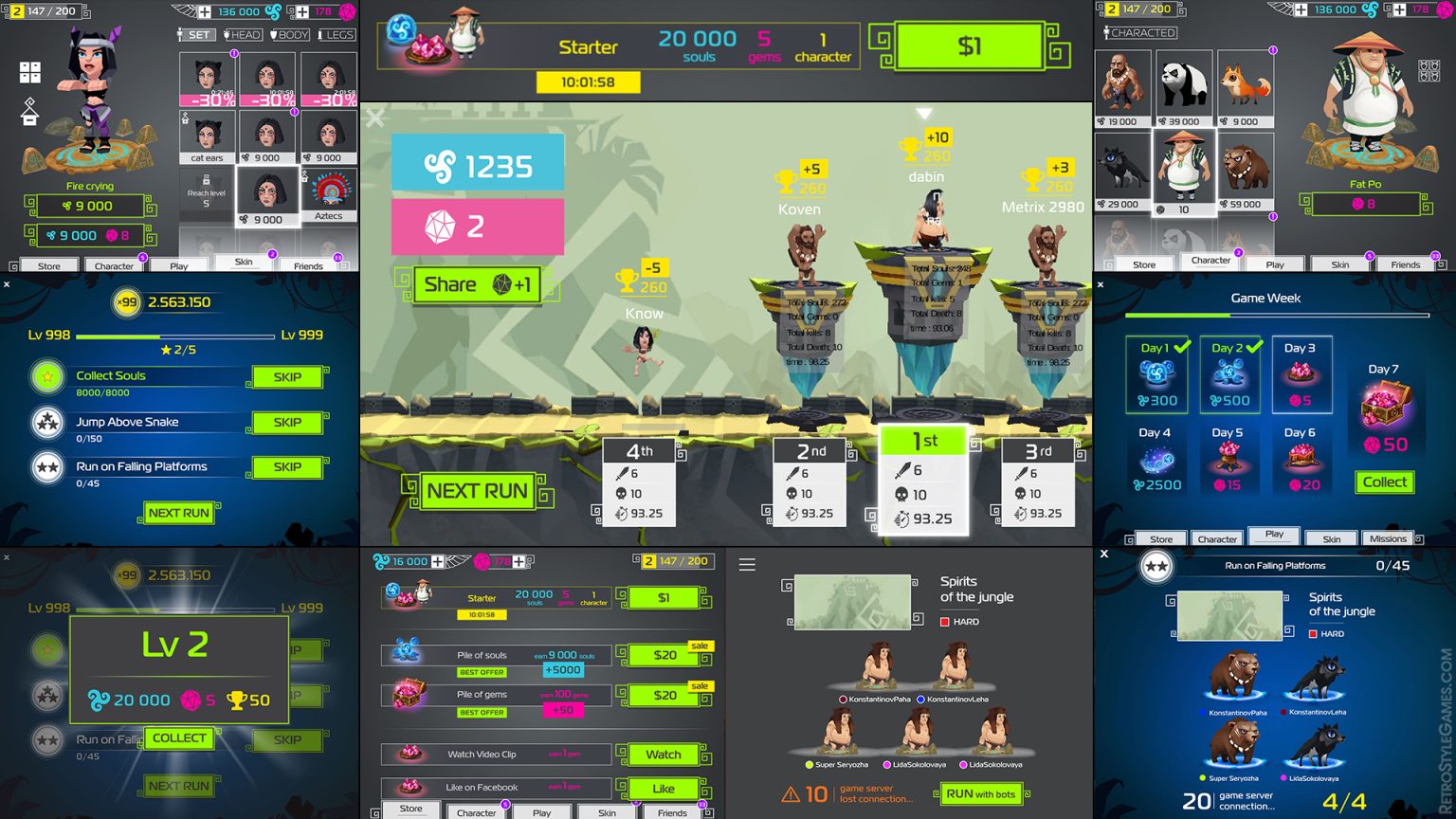The width and height of the screenshot is (1456, 819).
Task: Collect the Game Week rewards
Action: pyautogui.click(x=1385, y=482)
